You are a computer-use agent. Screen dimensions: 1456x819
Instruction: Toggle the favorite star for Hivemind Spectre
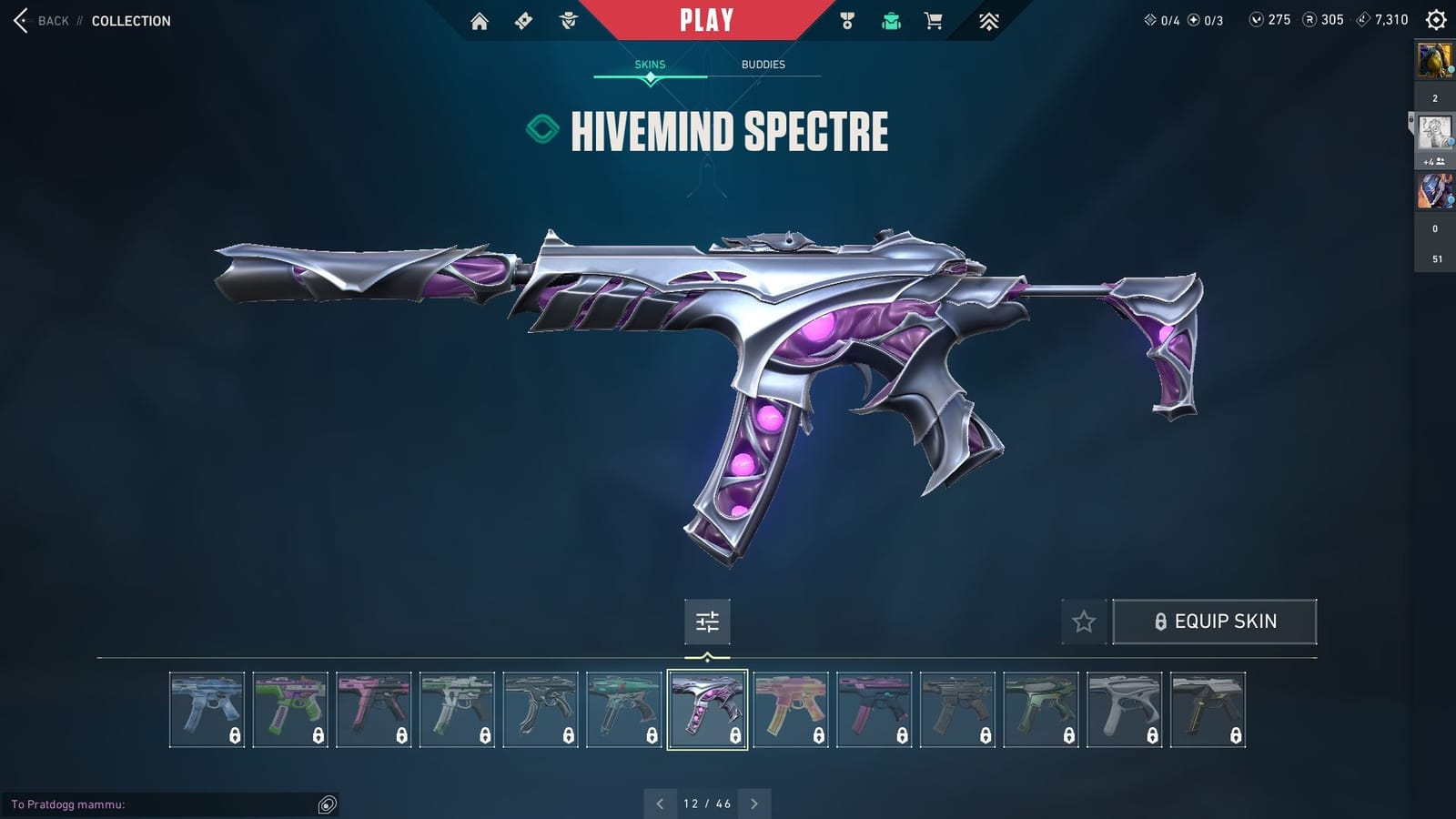1084,622
